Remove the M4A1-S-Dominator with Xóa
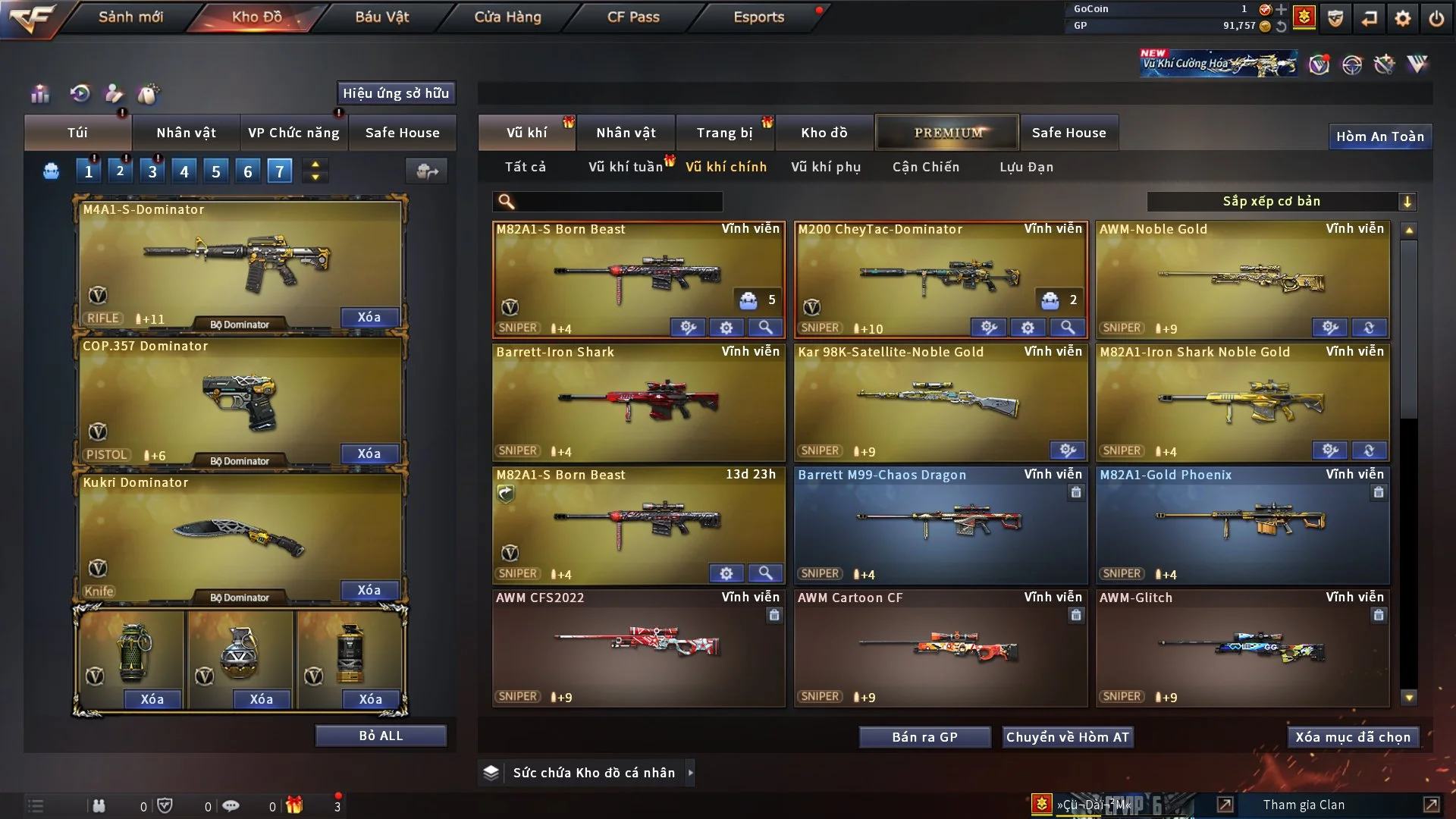The width and height of the screenshot is (1456, 819). click(x=369, y=317)
